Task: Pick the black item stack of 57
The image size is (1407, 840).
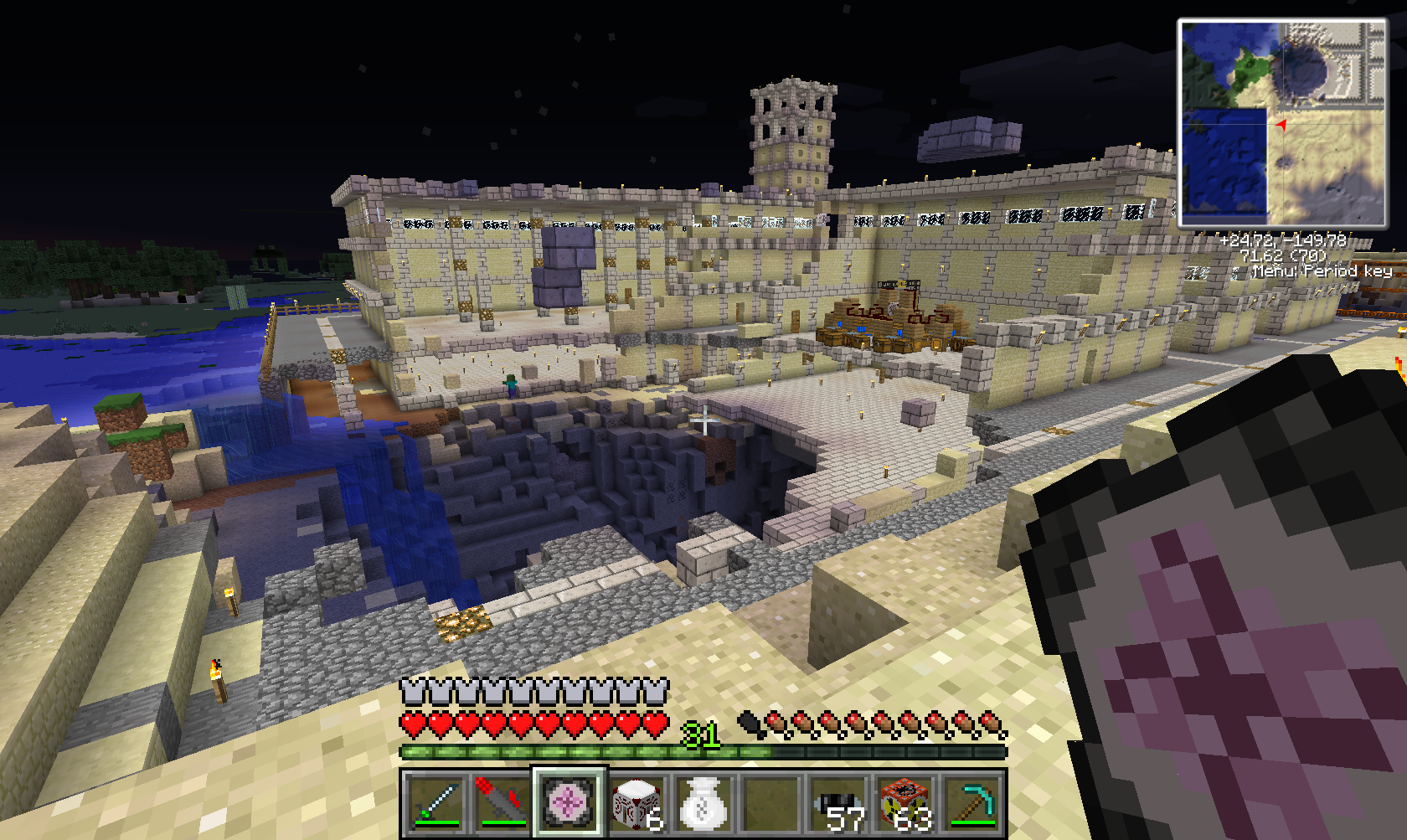Action: point(838,803)
